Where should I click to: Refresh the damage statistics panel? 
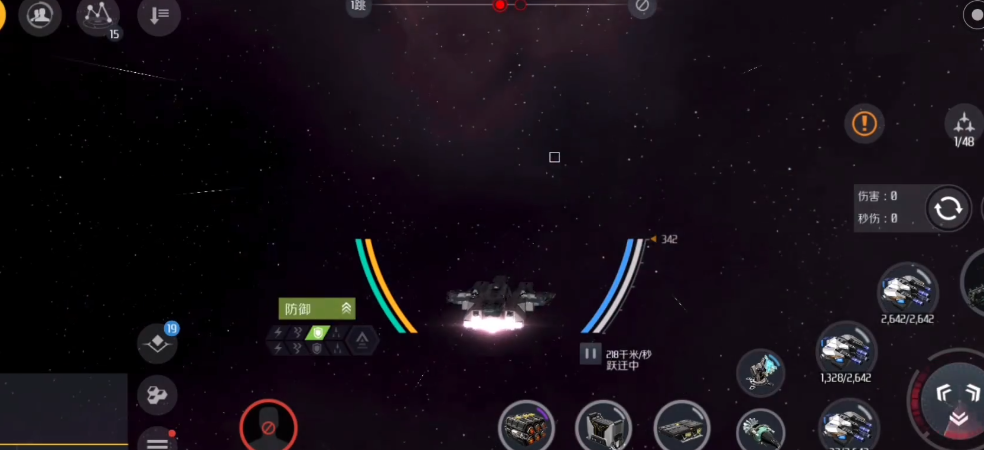pyautogui.click(x=947, y=208)
